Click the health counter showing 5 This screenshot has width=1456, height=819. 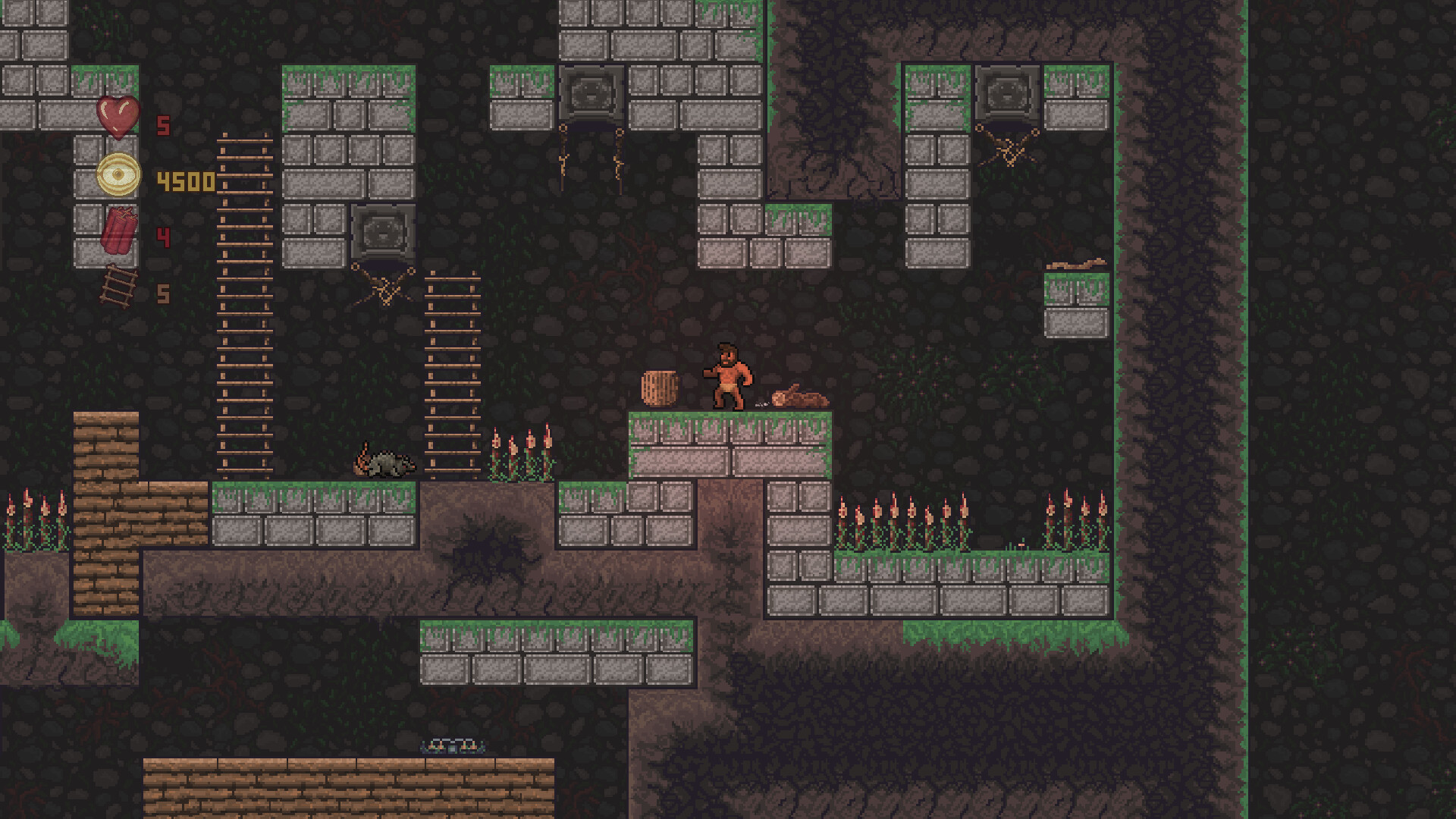(x=162, y=126)
